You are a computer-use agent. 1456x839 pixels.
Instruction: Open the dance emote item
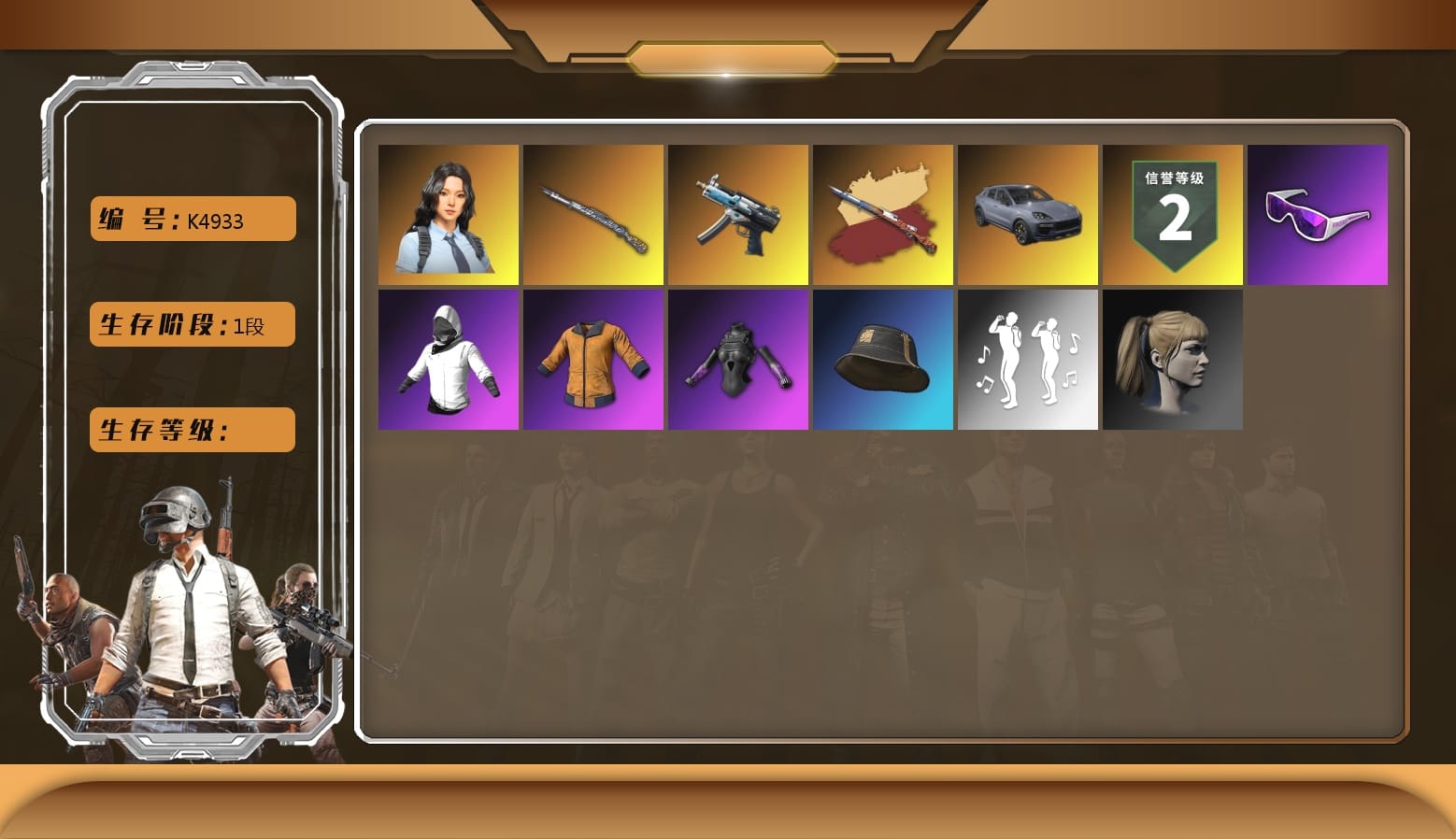point(1028,359)
